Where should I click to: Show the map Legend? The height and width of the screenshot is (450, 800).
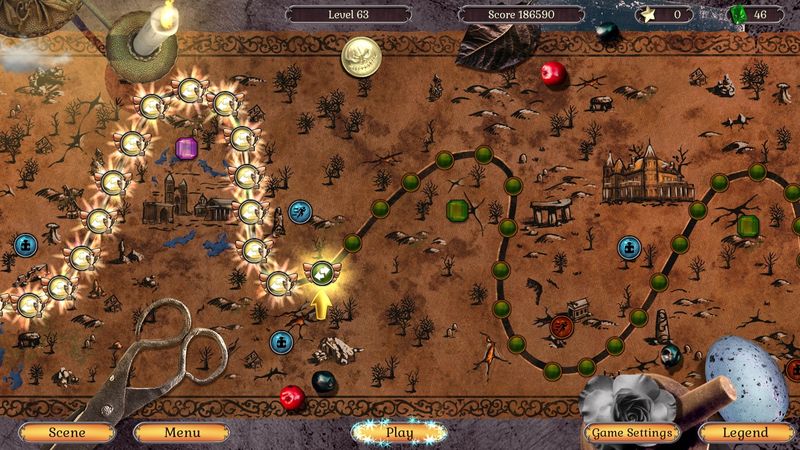click(x=747, y=433)
